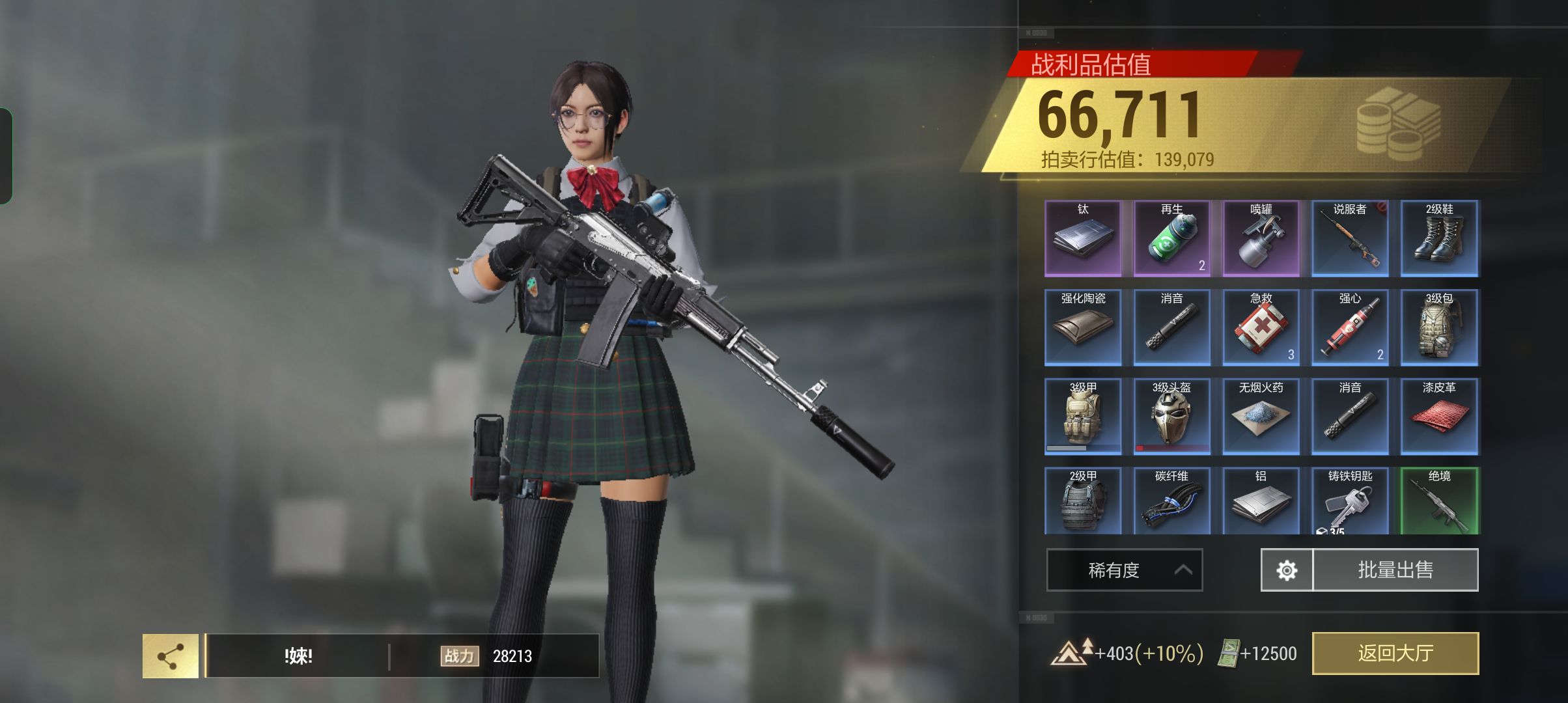Image resolution: width=1568 pixels, height=703 pixels.
Task: Select the 3级甲 armor vest slot
Action: [x=1083, y=417]
